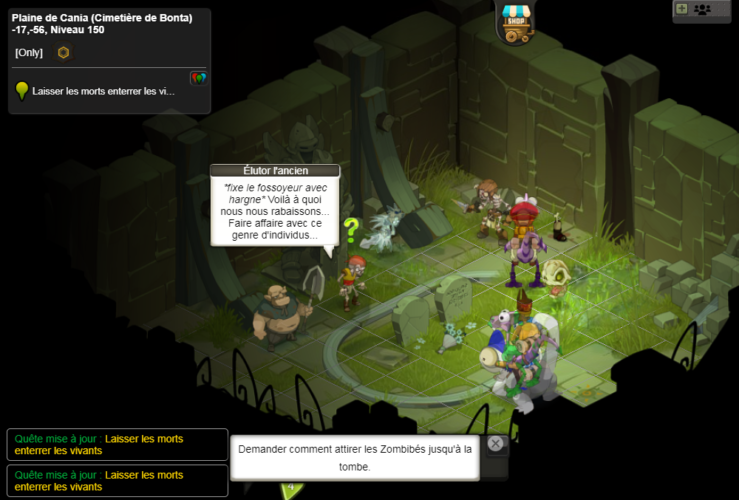Expand the party panel with the plus button

pos(682,9)
